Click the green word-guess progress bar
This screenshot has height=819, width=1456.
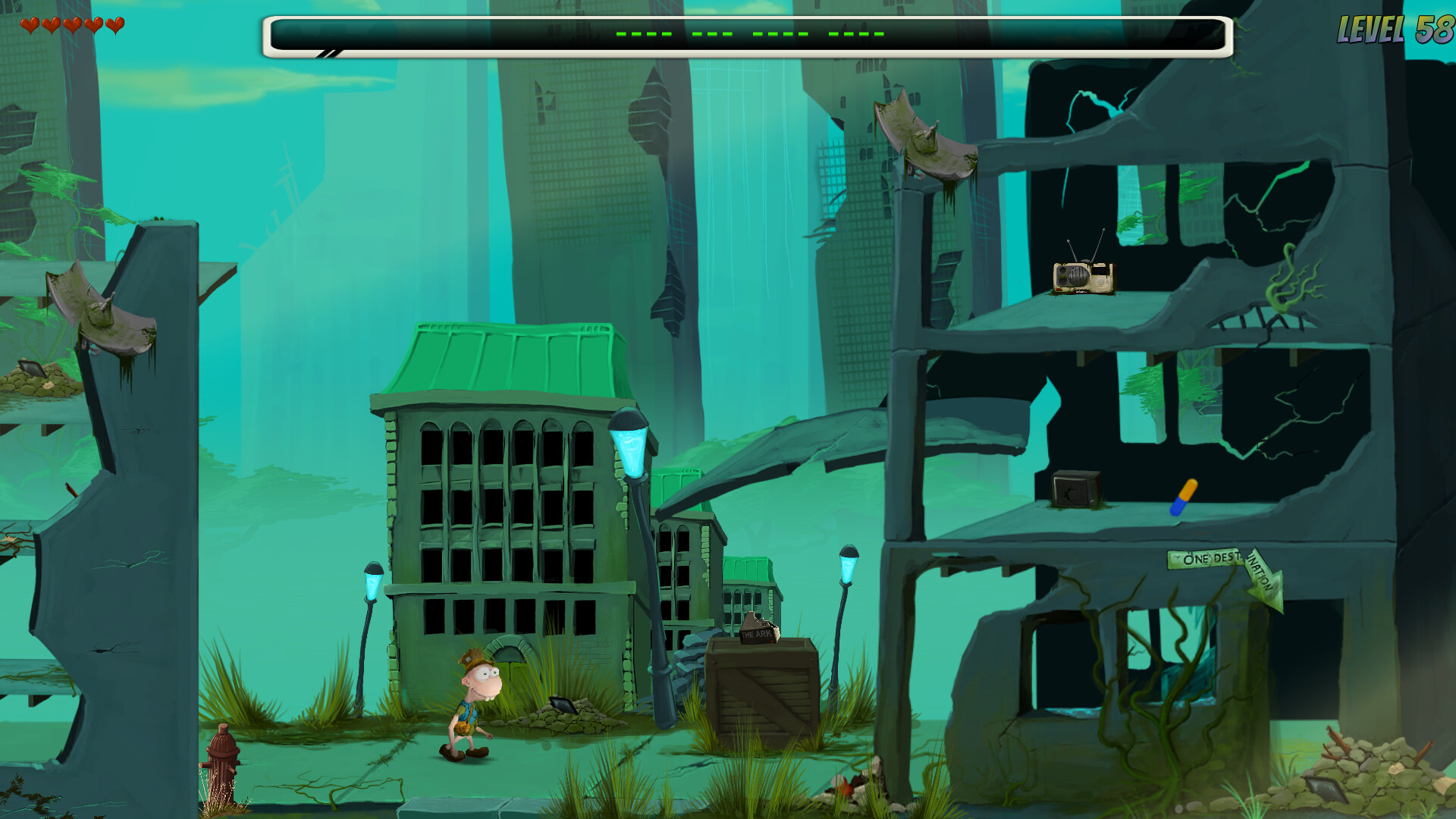tap(747, 34)
